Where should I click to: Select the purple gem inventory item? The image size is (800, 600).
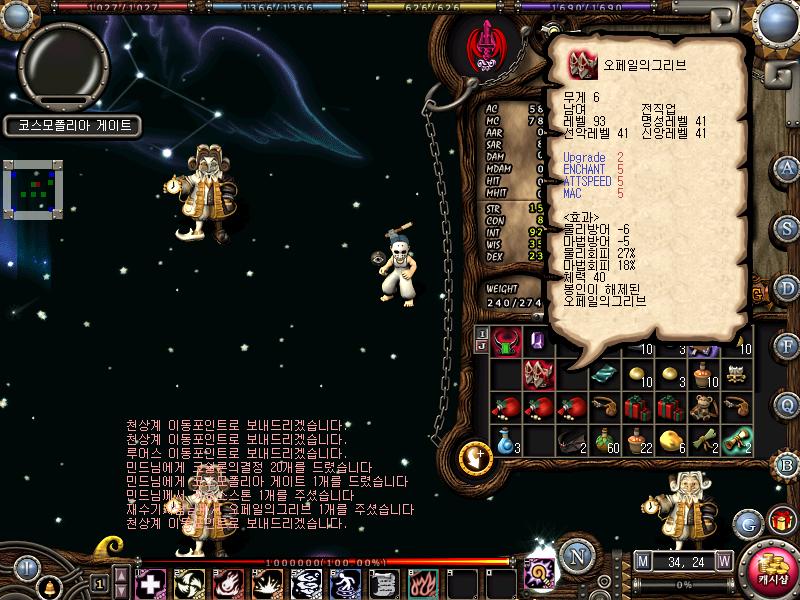tap(538, 342)
